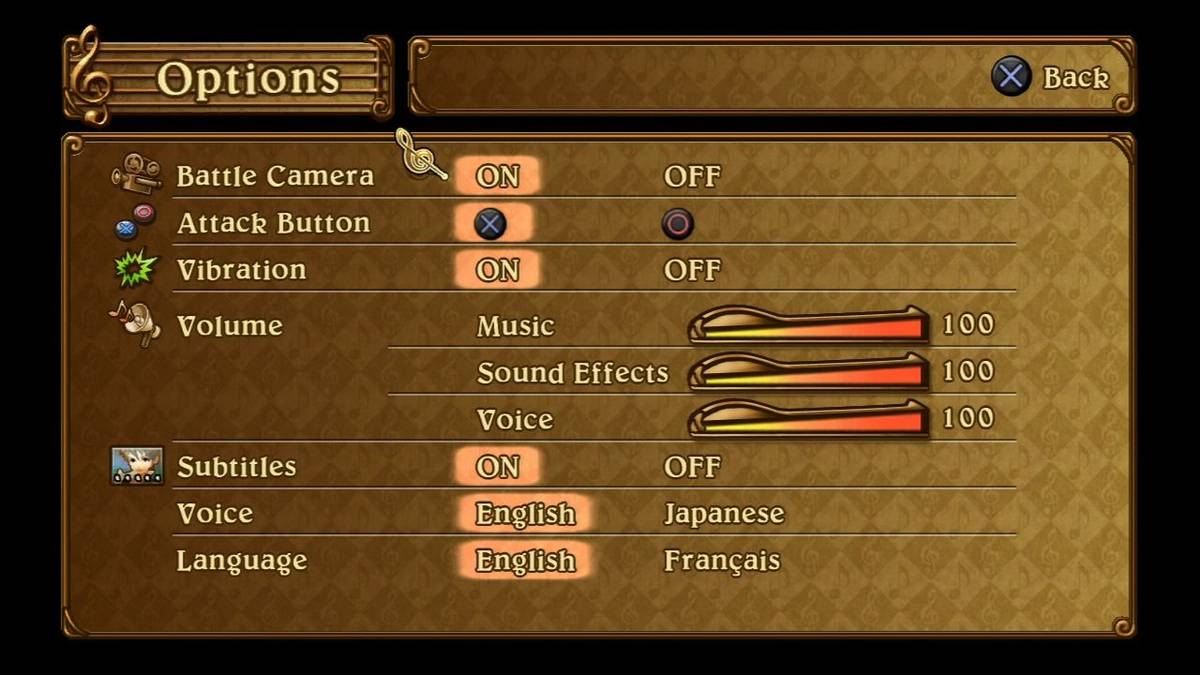Switch Vibration to OFF
1200x675 pixels.
(691, 270)
